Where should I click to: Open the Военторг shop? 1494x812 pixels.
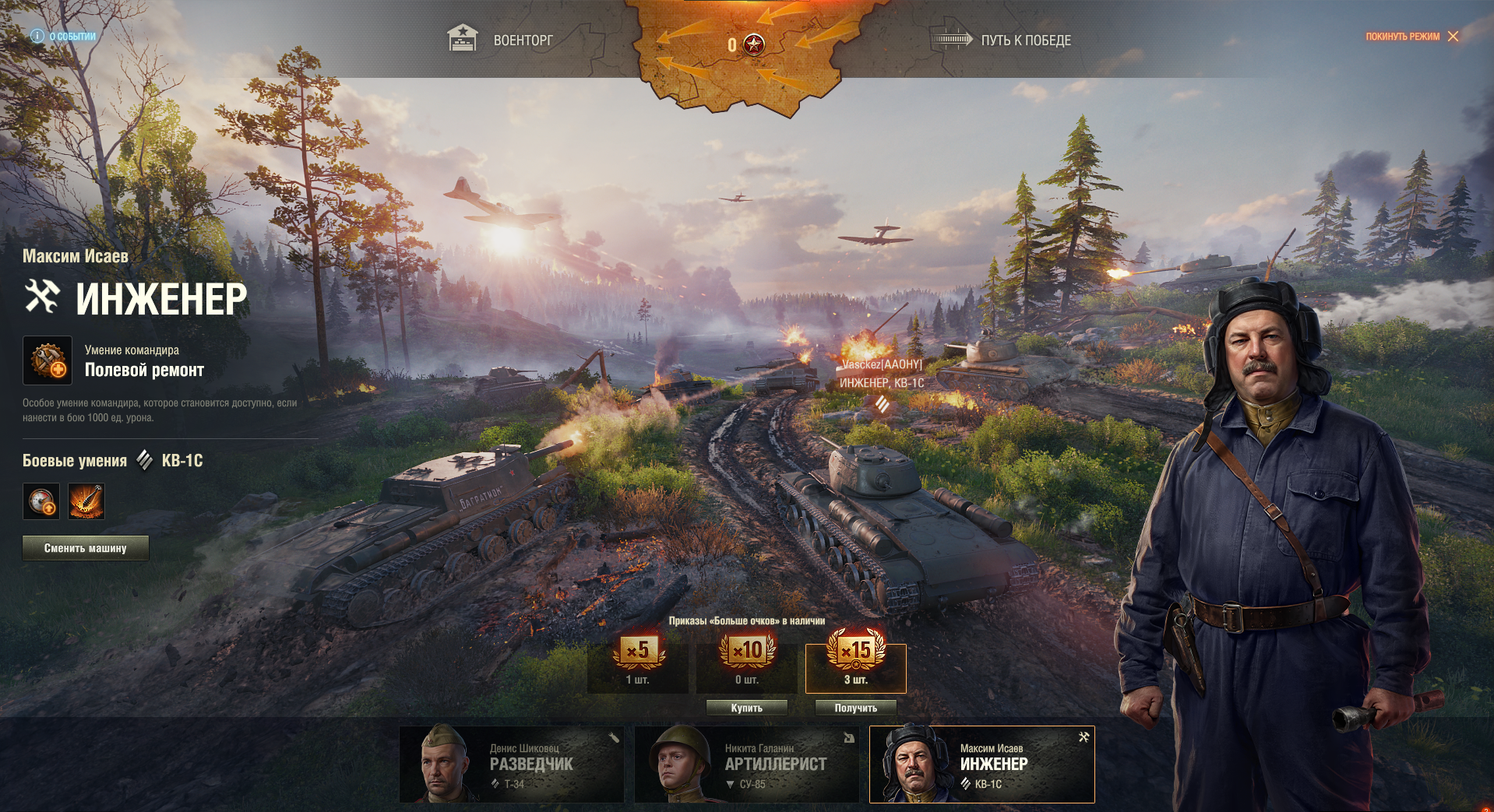(501, 40)
